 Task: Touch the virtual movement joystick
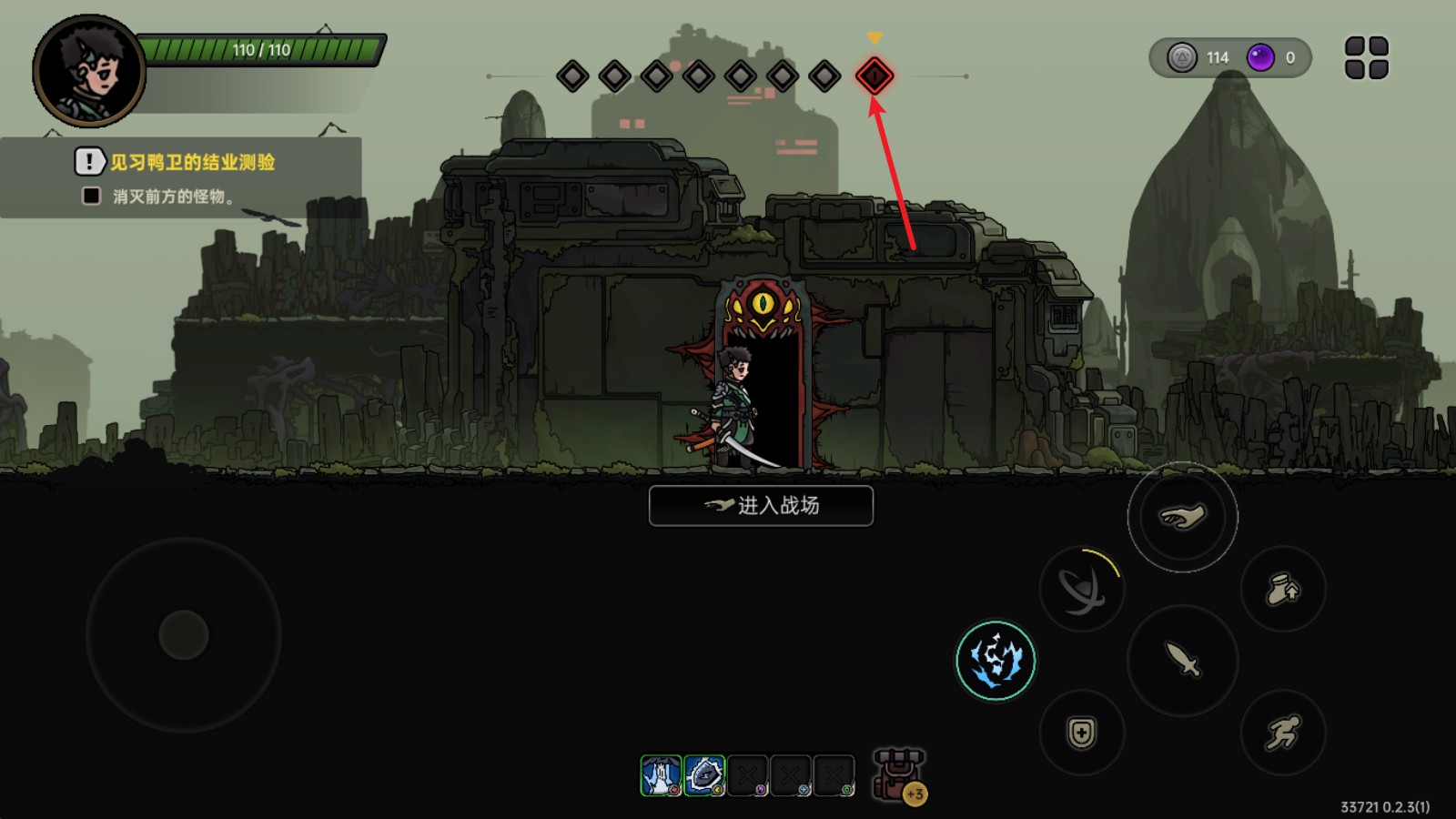pos(184,634)
